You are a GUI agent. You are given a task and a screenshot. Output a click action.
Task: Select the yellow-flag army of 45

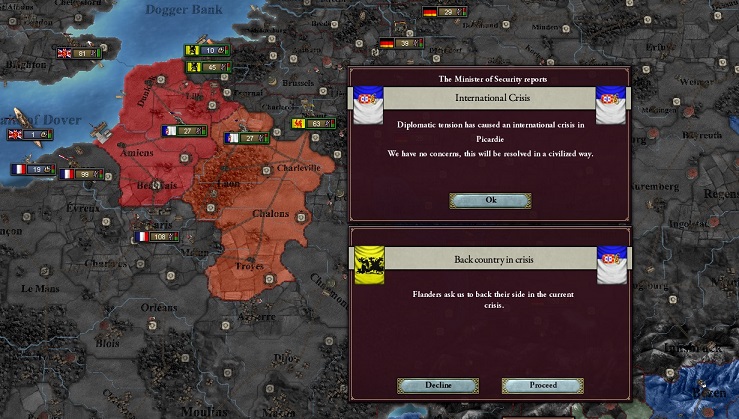click(x=205, y=67)
